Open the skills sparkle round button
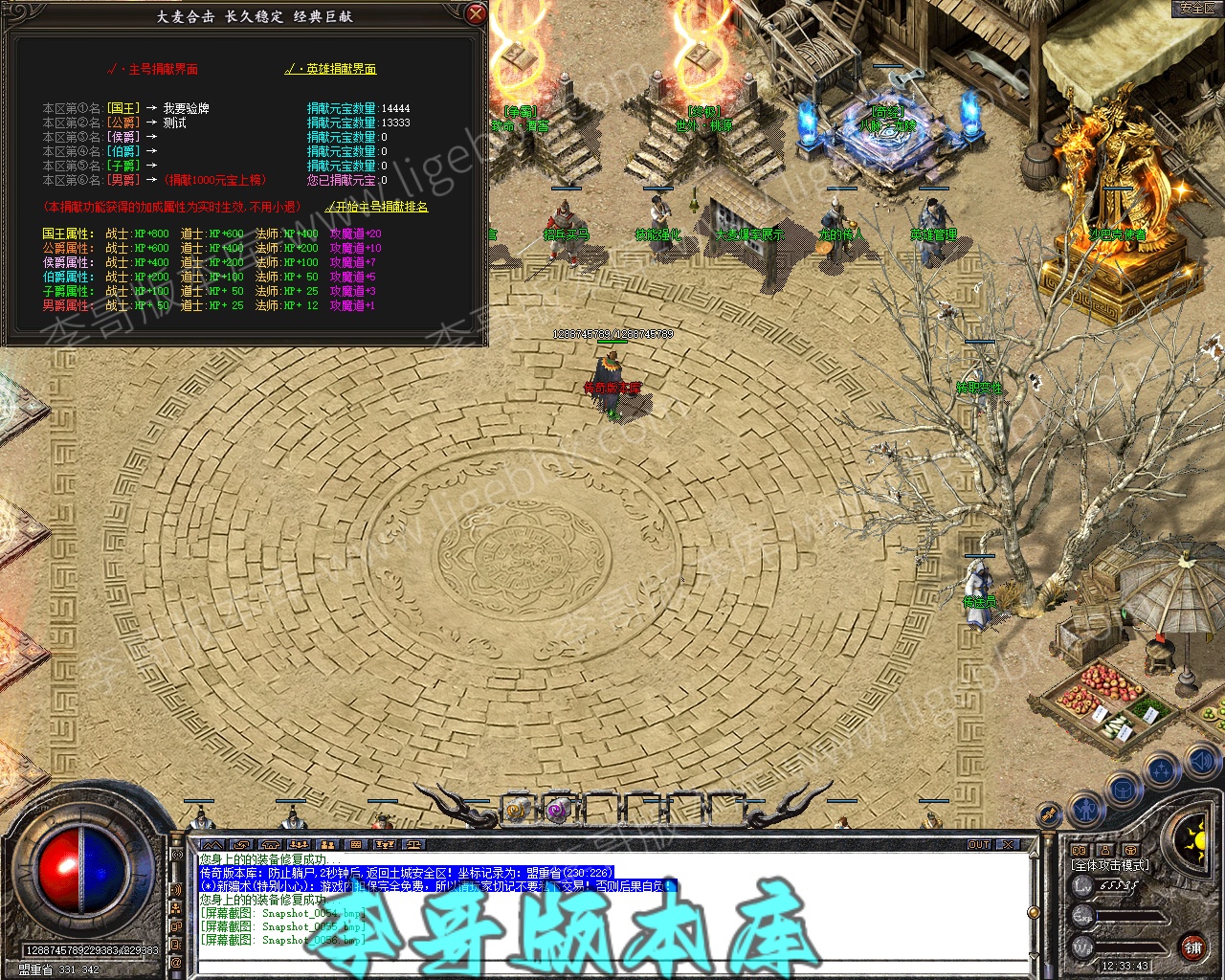1225x980 pixels. [1163, 769]
